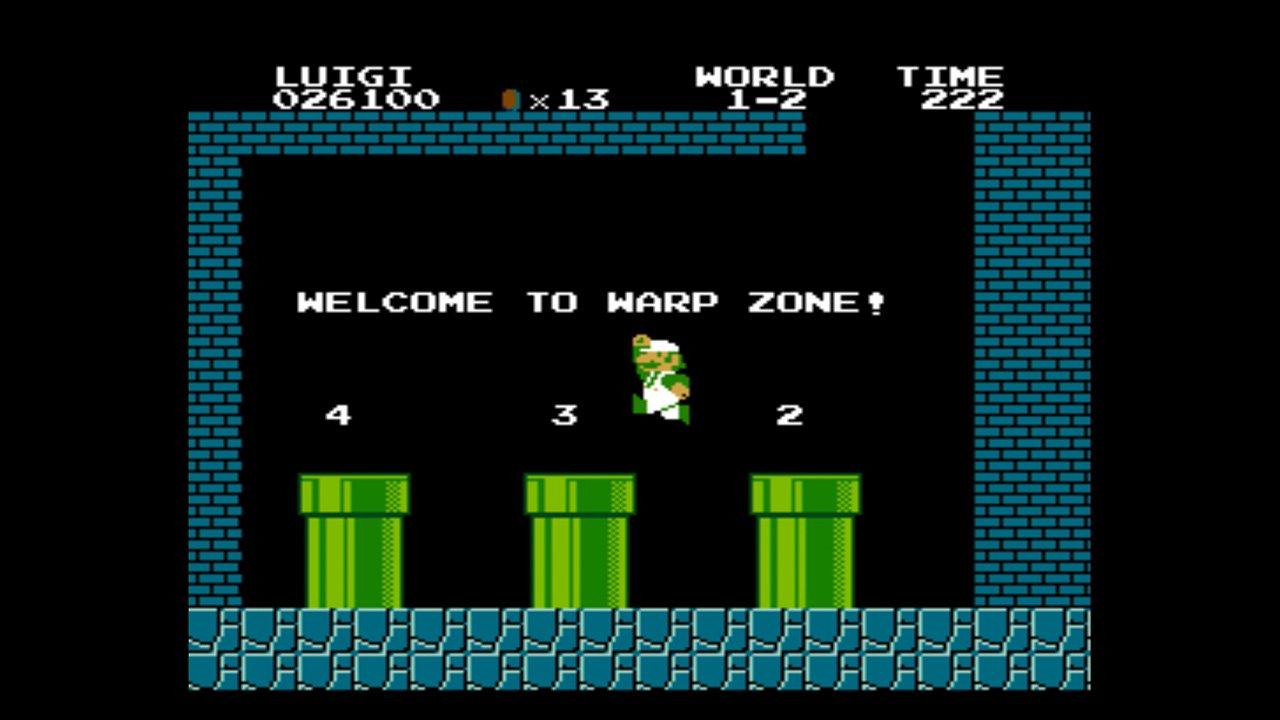The height and width of the screenshot is (720, 1280).
Task: Click the warp pipe labeled 2
Action: tap(805, 540)
